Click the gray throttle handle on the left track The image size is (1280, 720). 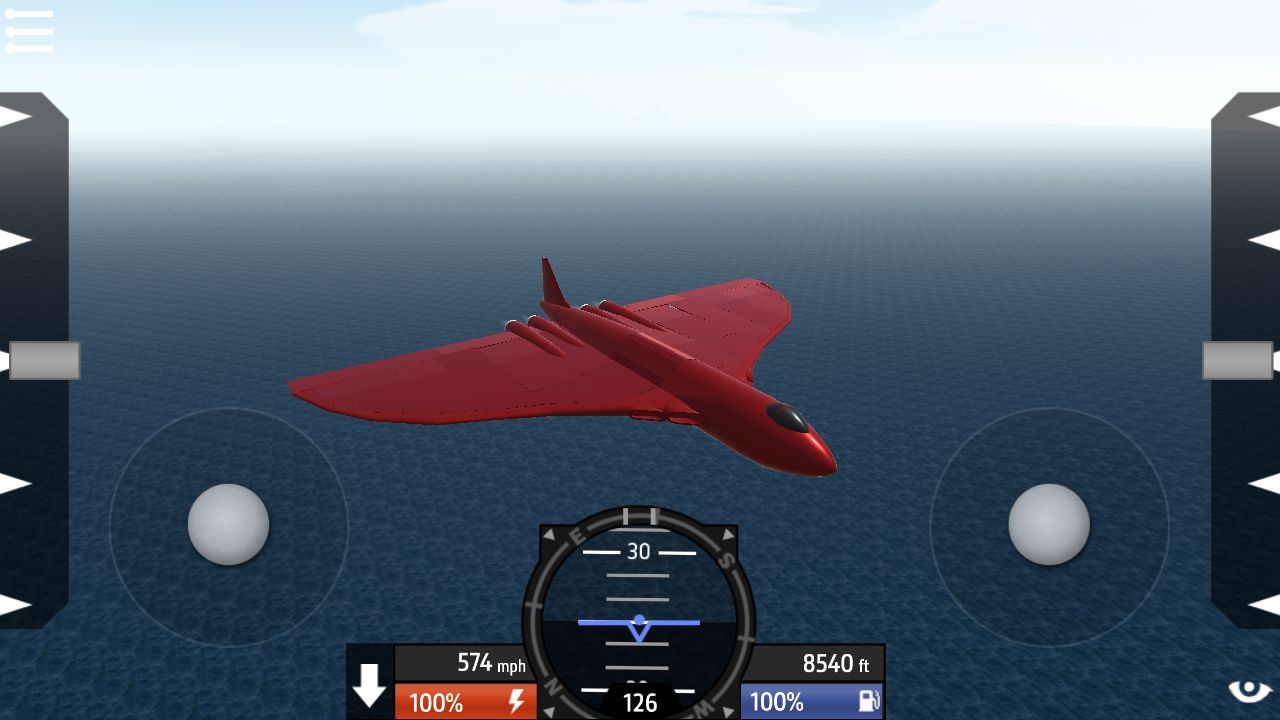[x=47, y=361]
